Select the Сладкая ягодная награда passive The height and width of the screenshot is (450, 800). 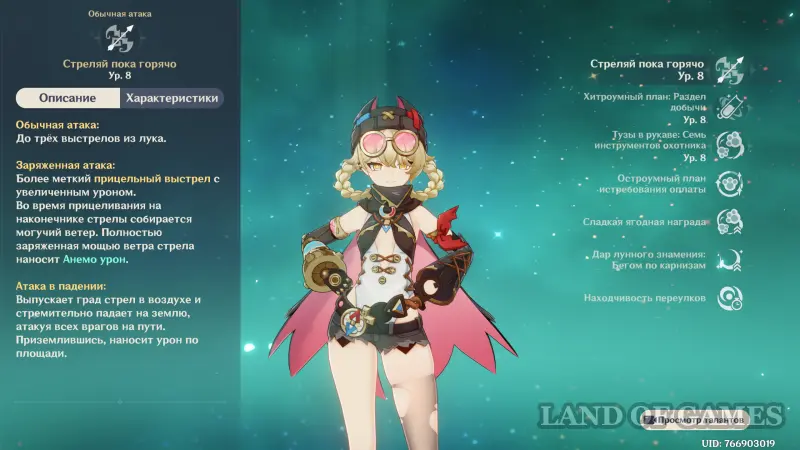[x=728, y=221]
